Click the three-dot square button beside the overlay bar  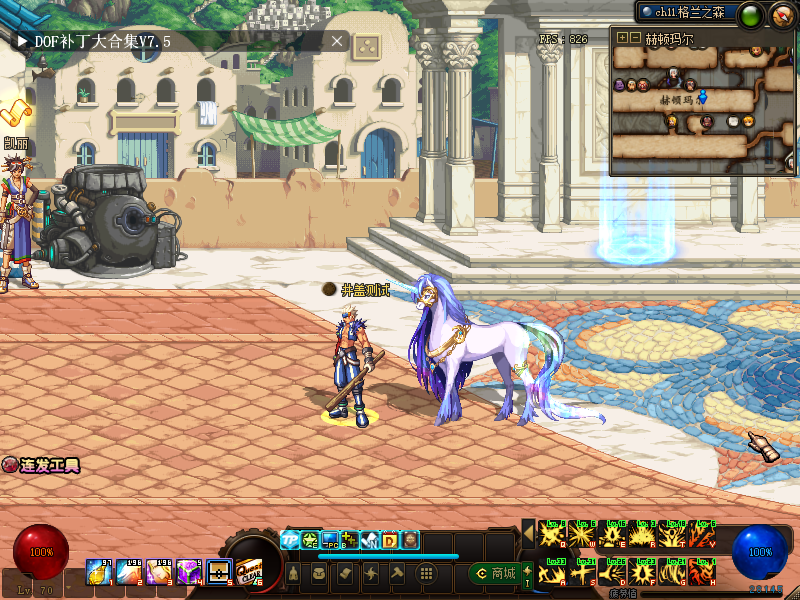(x=367, y=44)
